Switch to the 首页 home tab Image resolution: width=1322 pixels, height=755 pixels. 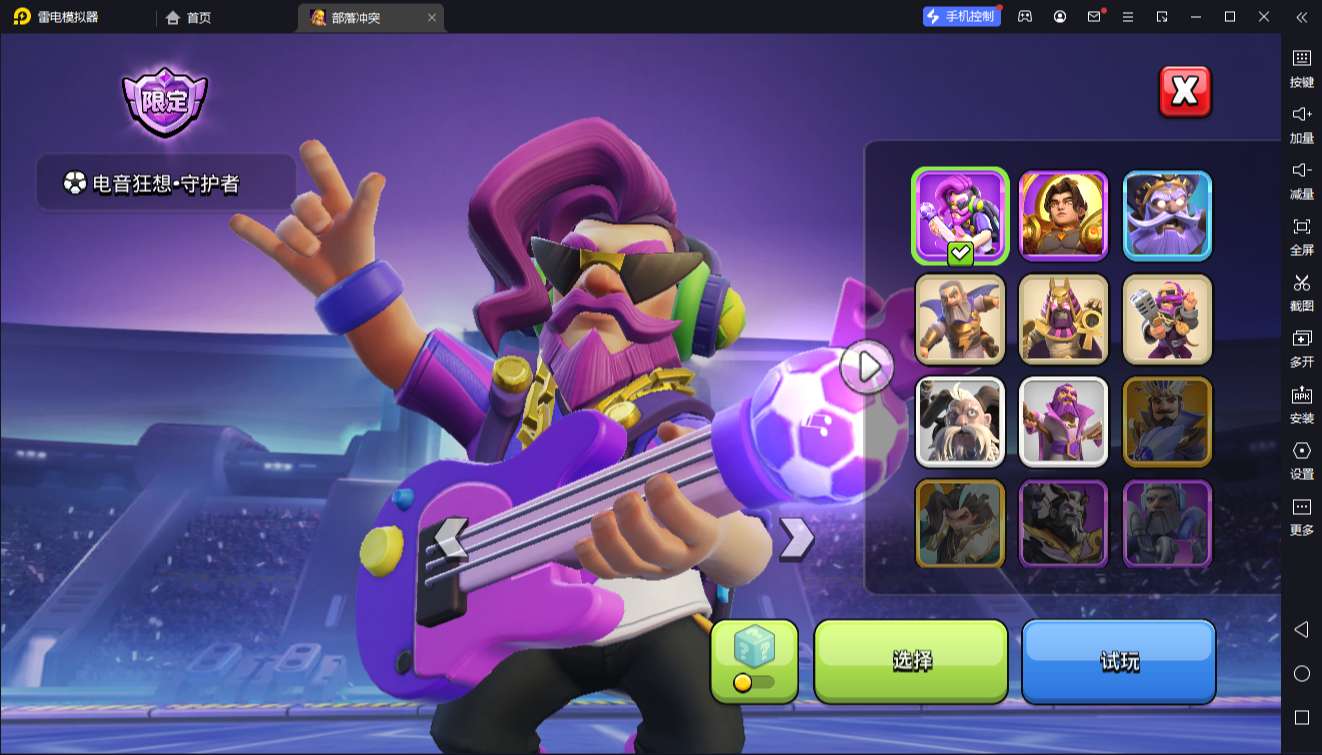coord(188,17)
